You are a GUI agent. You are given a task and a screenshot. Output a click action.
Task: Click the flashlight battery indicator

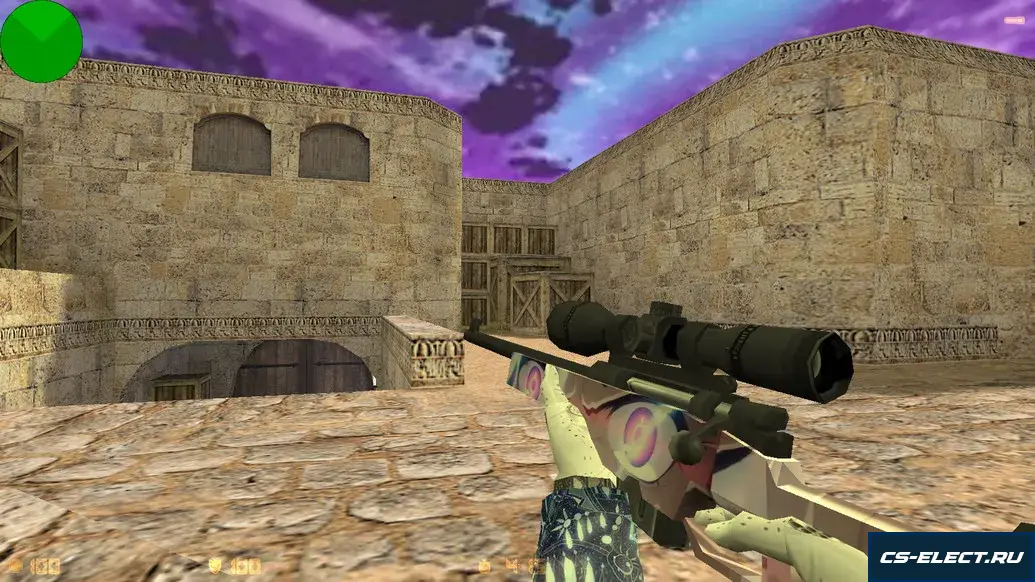point(1014,19)
